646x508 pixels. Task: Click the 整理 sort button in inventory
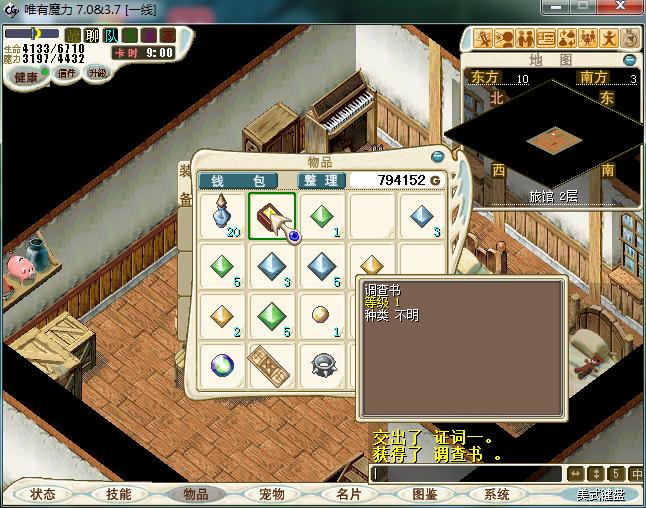point(321,180)
